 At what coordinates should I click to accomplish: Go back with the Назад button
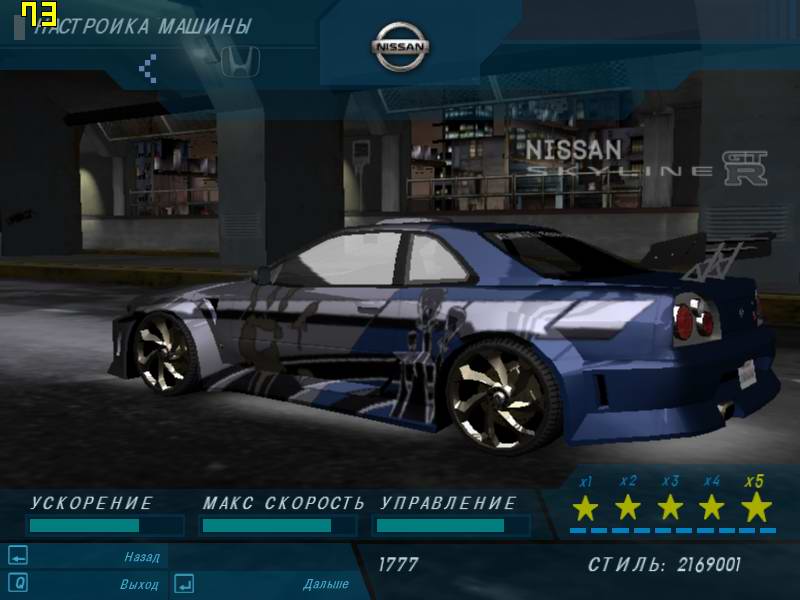click(x=141, y=557)
